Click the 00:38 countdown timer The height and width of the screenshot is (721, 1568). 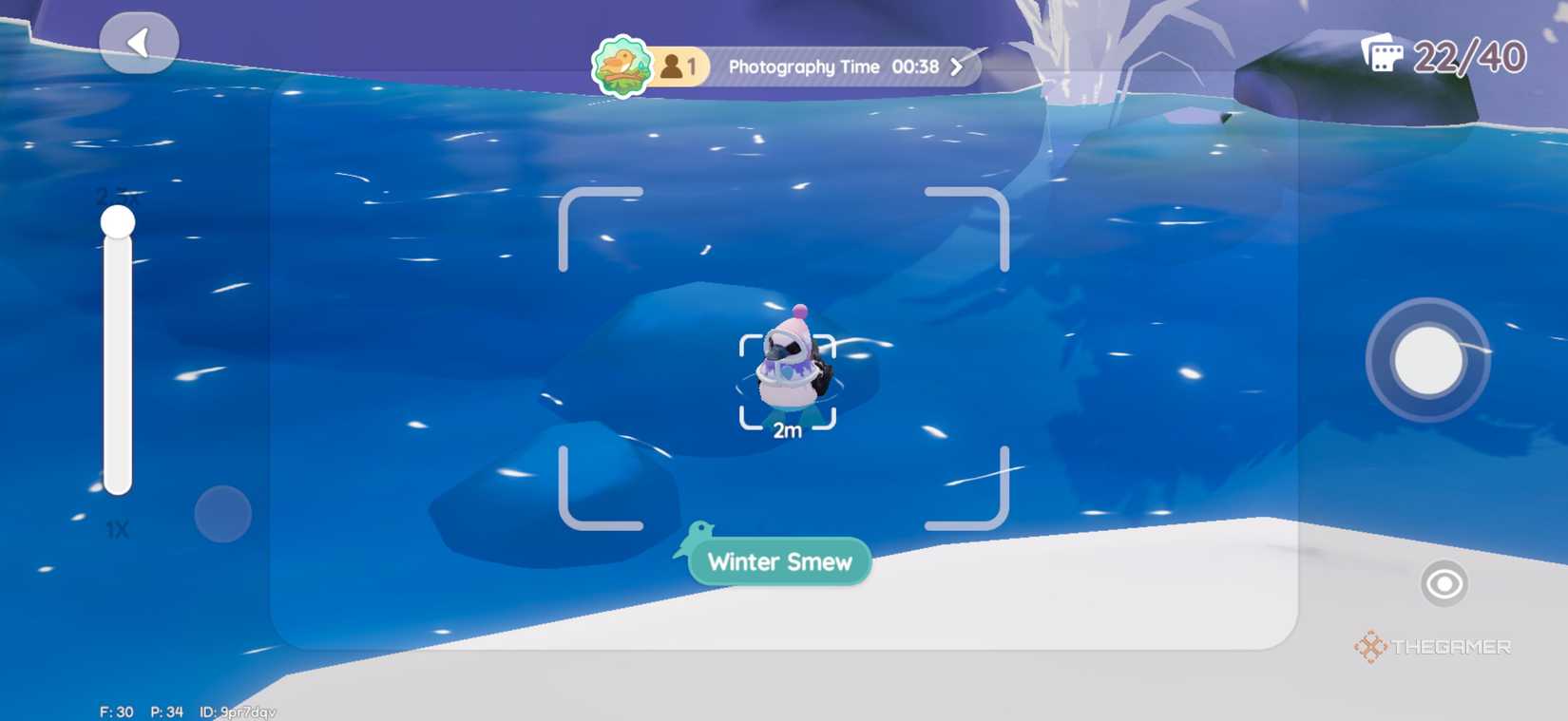915,67
